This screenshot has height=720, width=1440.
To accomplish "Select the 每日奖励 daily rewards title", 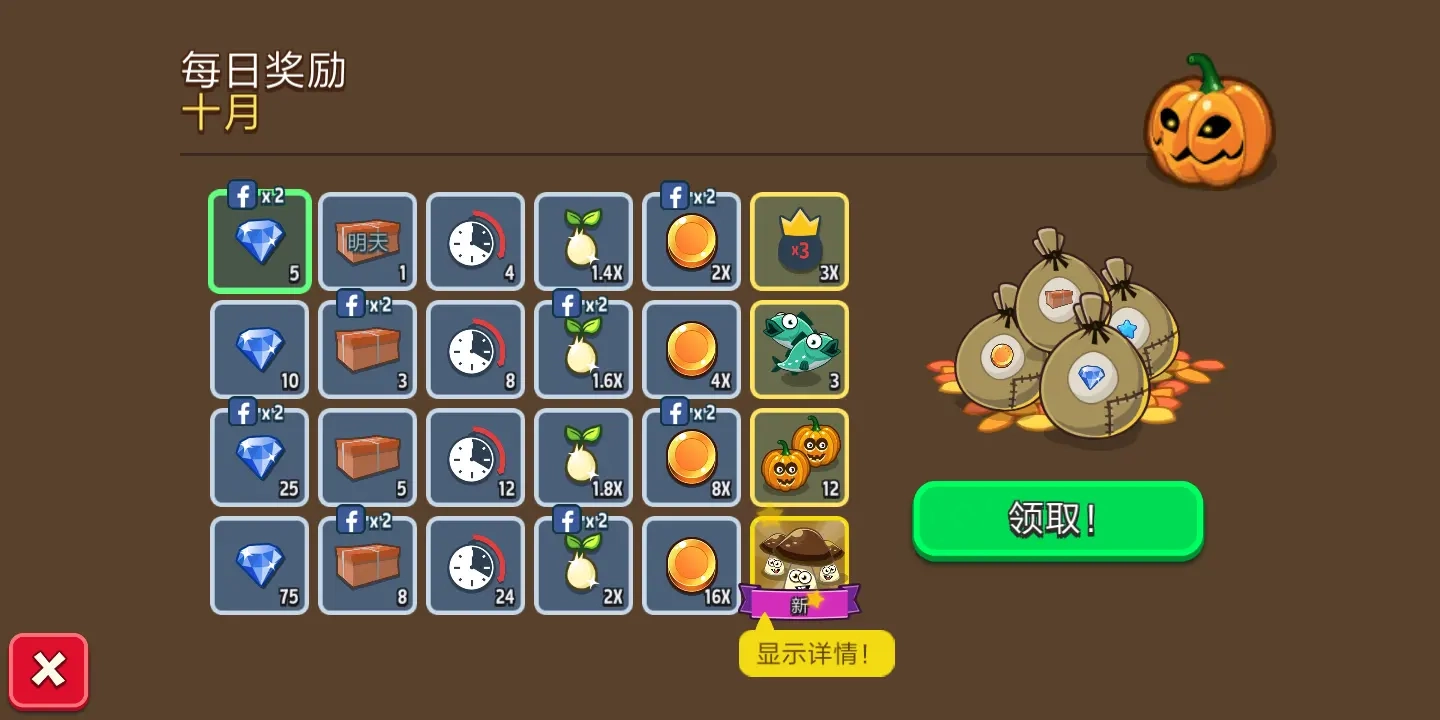I will 262,72.
